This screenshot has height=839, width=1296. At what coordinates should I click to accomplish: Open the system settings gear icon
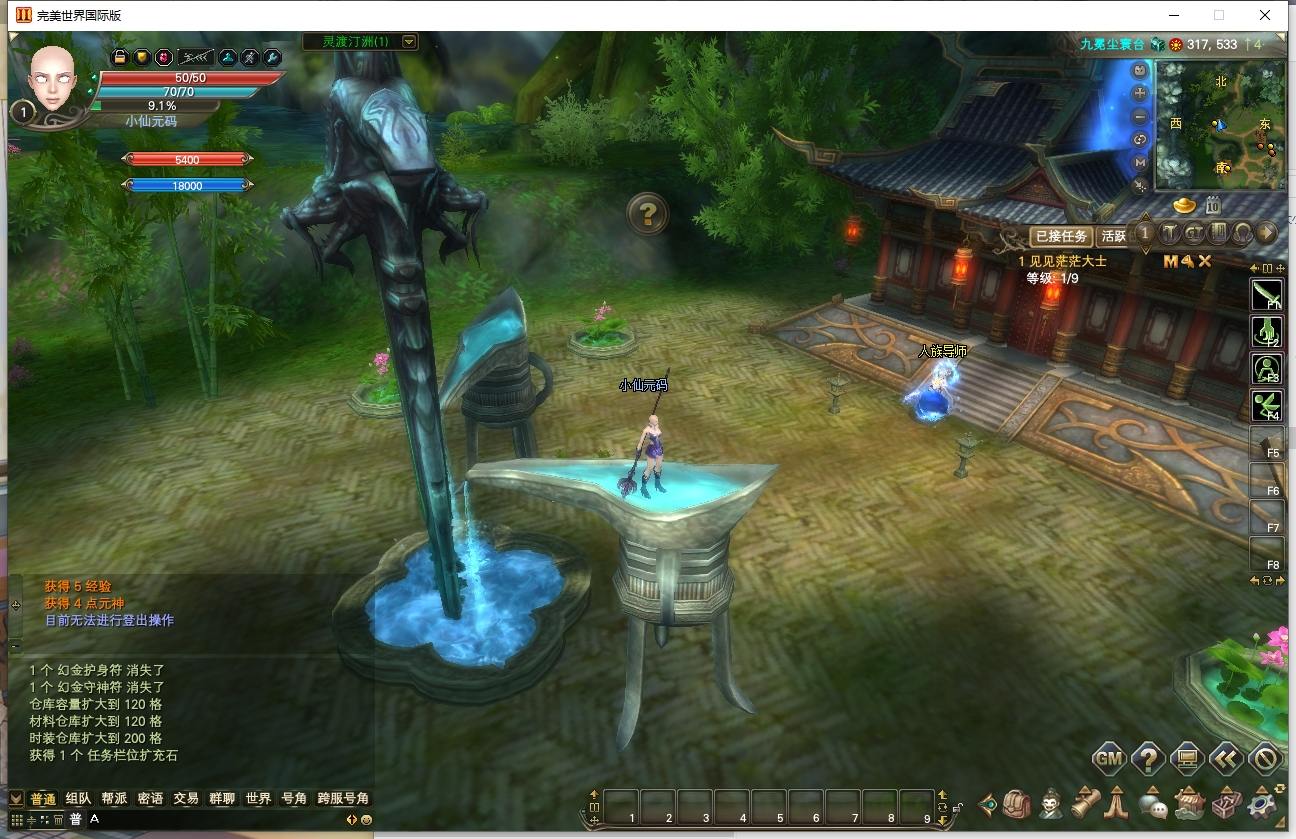[1260, 805]
